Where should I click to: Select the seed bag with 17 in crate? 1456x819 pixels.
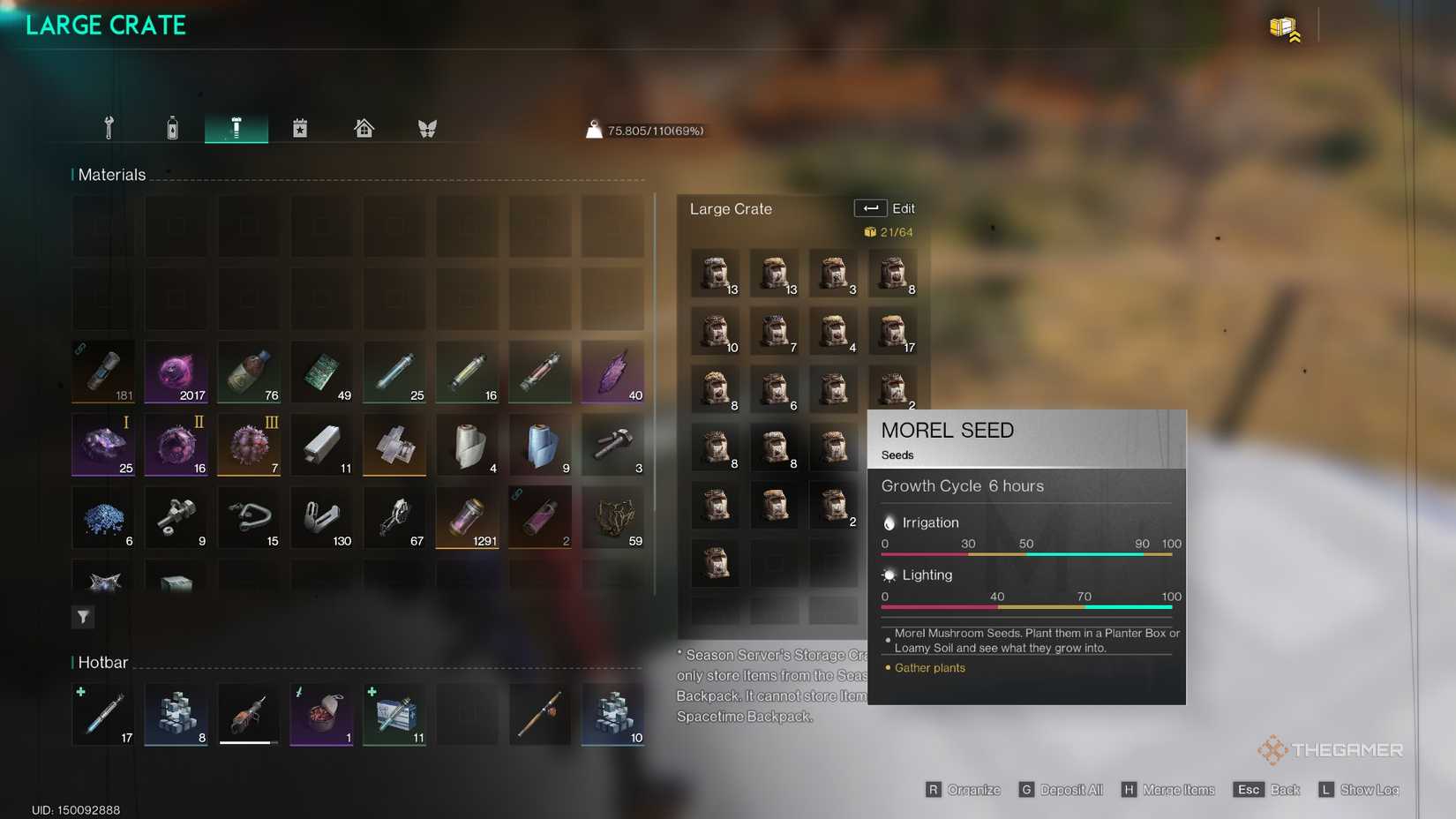(892, 332)
